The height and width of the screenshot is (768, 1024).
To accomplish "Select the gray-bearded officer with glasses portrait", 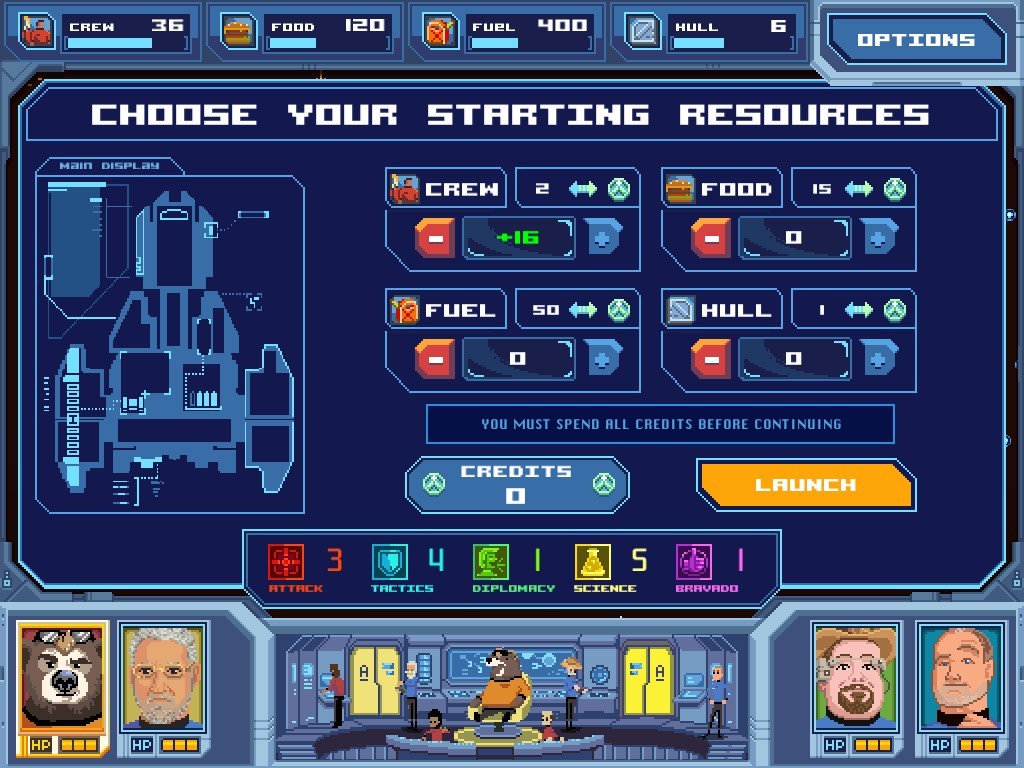I will tap(163, 678).
